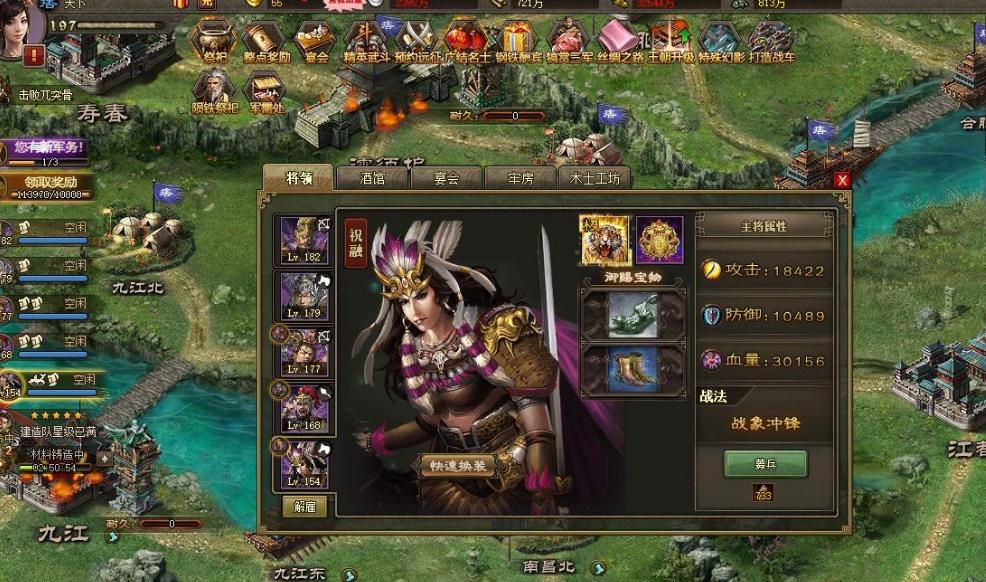The width and height of the screenshot is (986, 582).
Task: Close the generals panel with the red X
Action: [x=842, y=180]
